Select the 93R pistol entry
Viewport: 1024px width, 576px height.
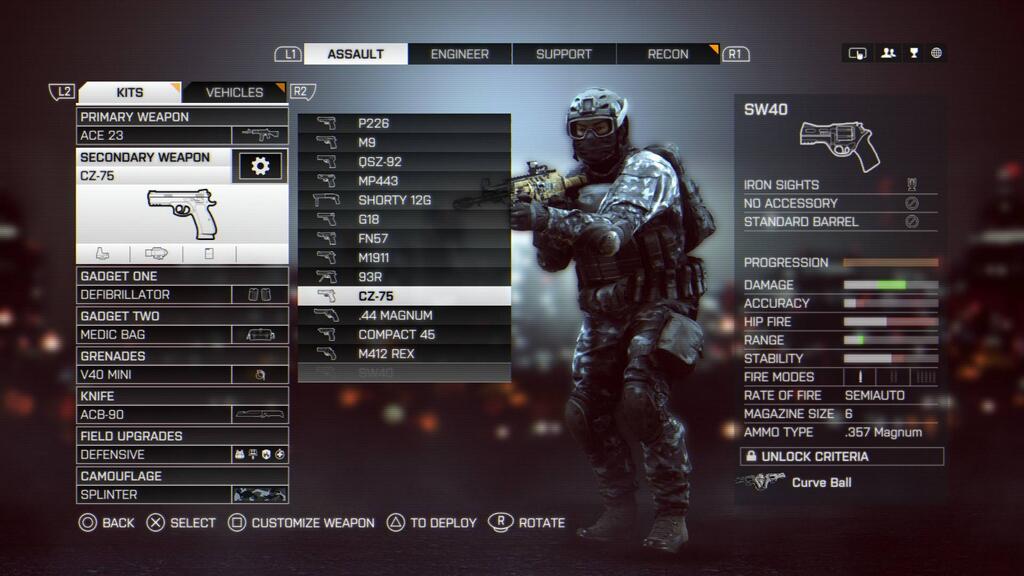pyautogui.click(x=404, y=277)
